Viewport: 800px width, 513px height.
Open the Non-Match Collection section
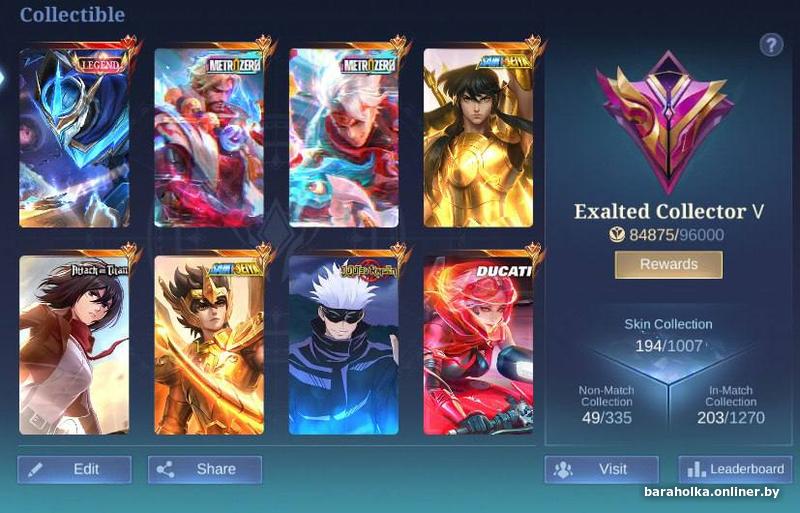[607, 403]
